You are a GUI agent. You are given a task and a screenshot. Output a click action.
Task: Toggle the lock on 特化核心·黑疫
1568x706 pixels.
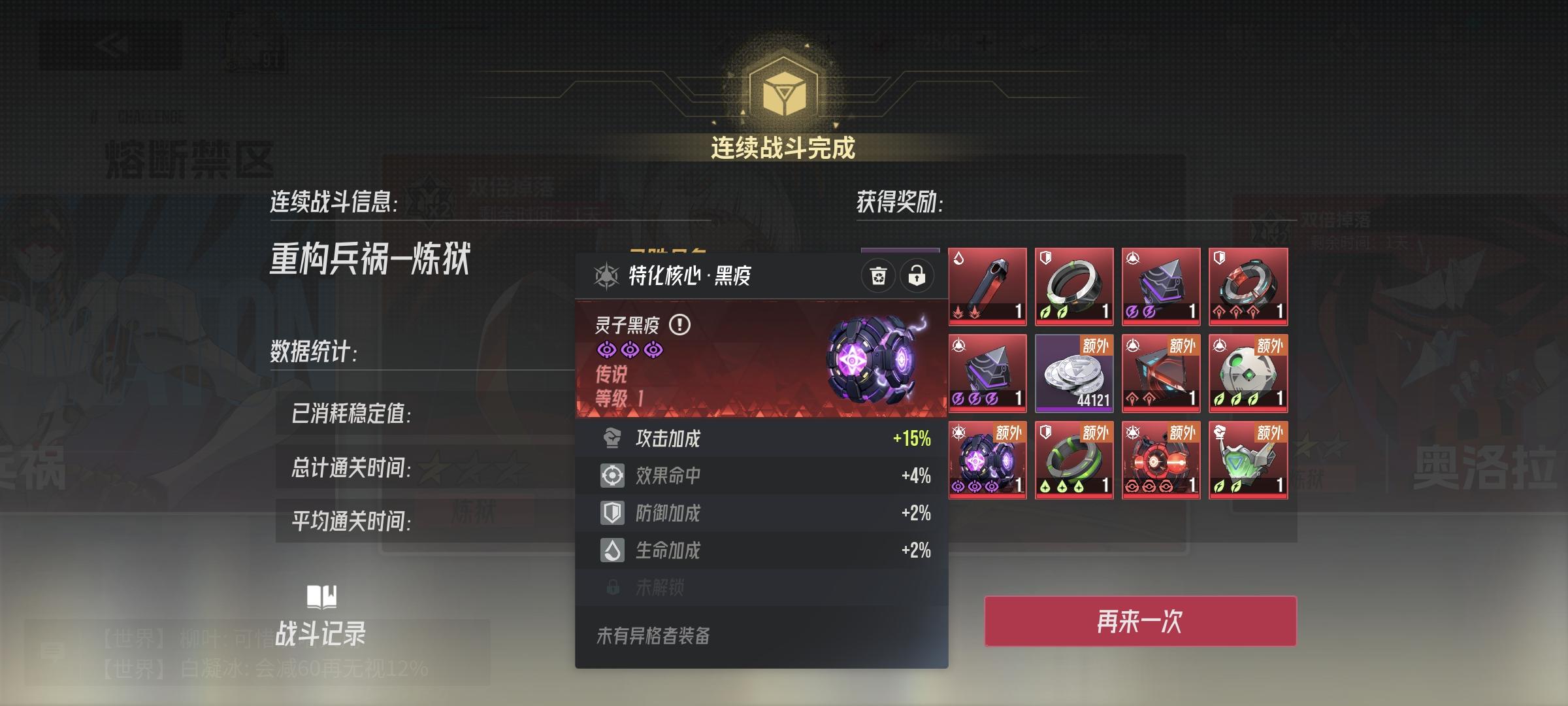click(x=916, y=275)
